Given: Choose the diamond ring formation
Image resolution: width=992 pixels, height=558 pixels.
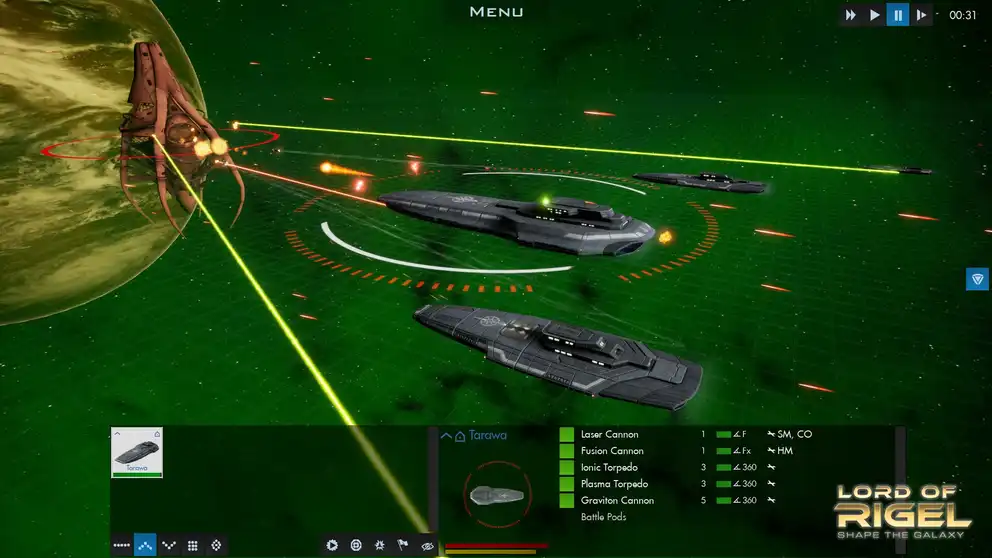Looking at the screenshot, I should click(216, 545).
